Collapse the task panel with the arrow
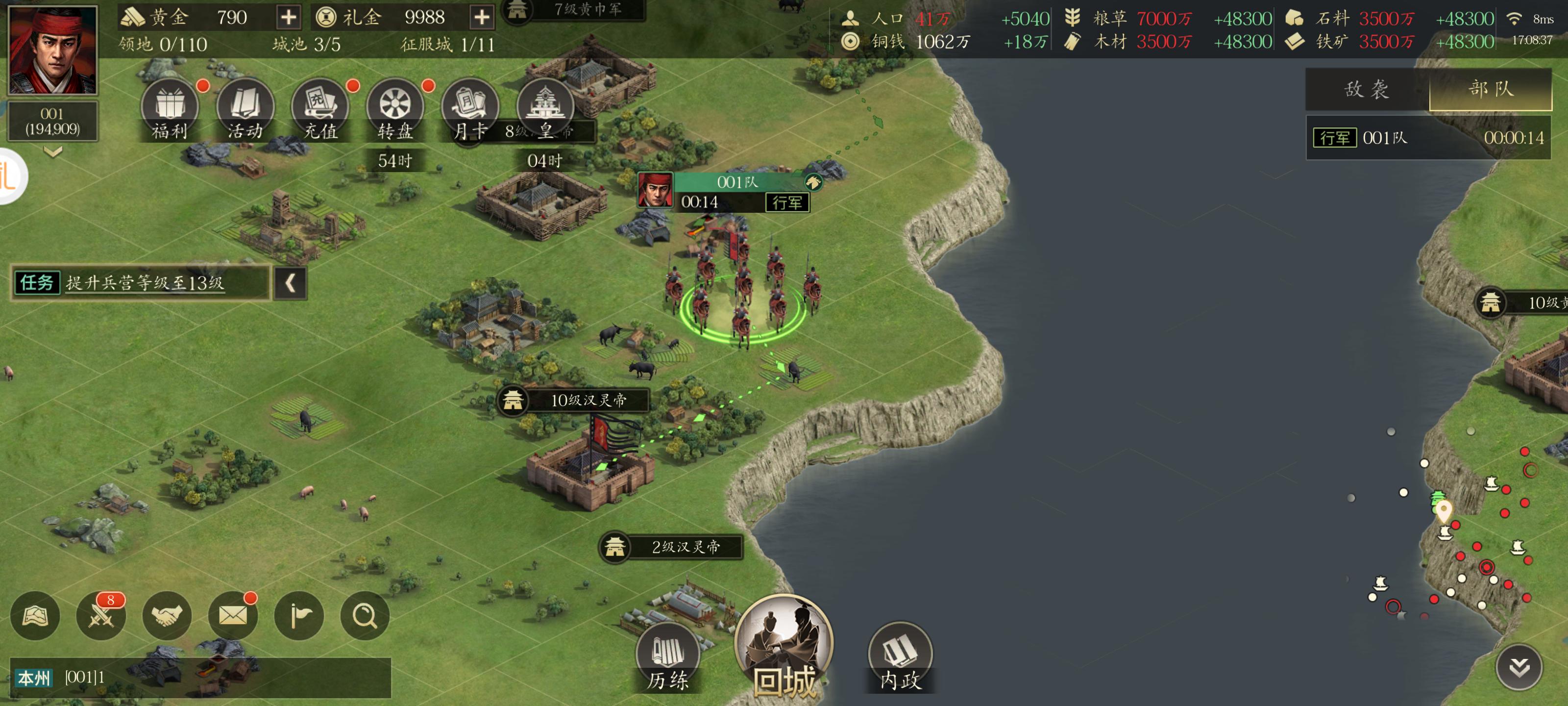 (291, 282)
